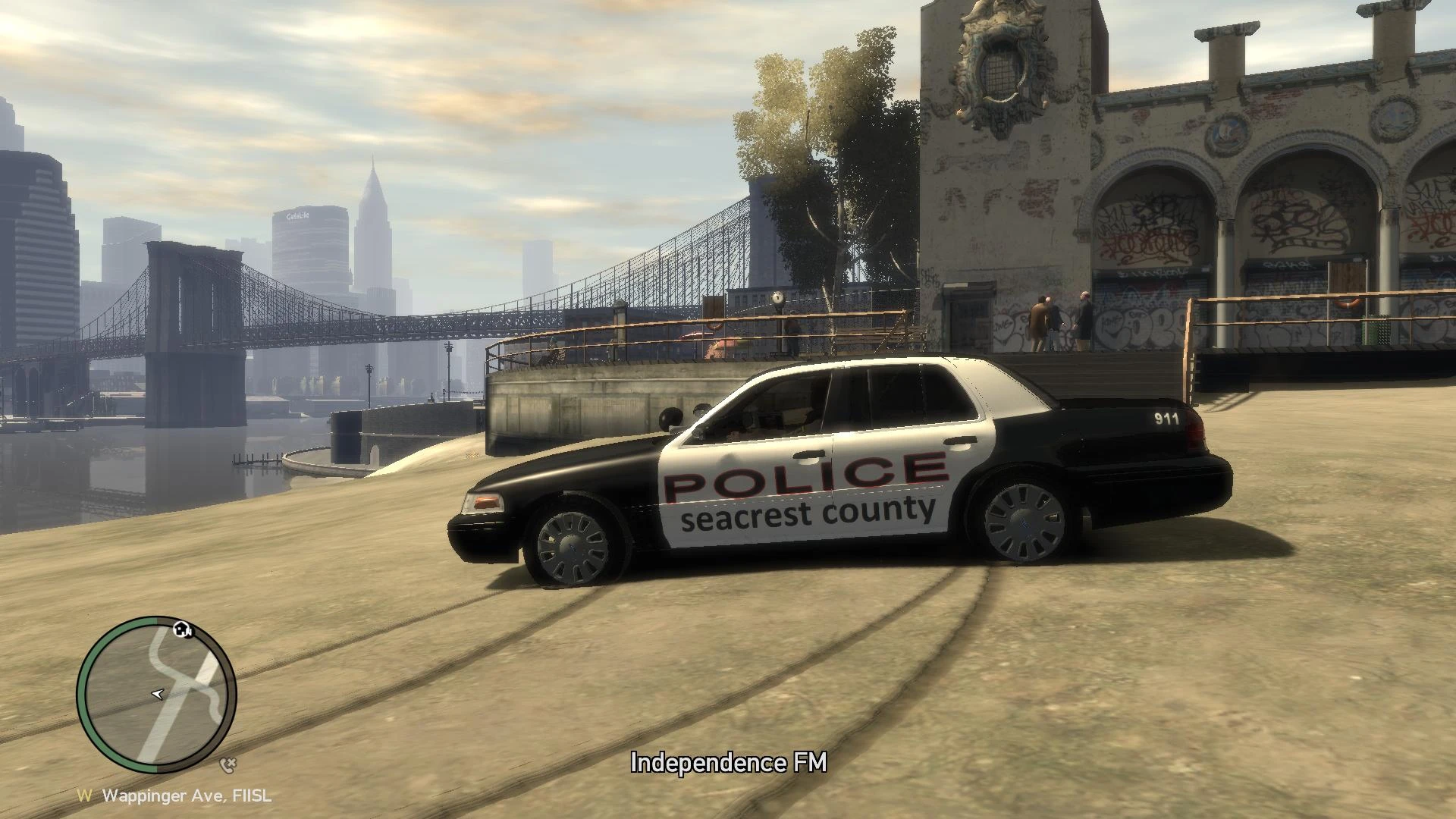Click the yellow W compass indicator
The width and height of the screenshot is (1456, 819).
pyautogui.click(x=86, y=795)
